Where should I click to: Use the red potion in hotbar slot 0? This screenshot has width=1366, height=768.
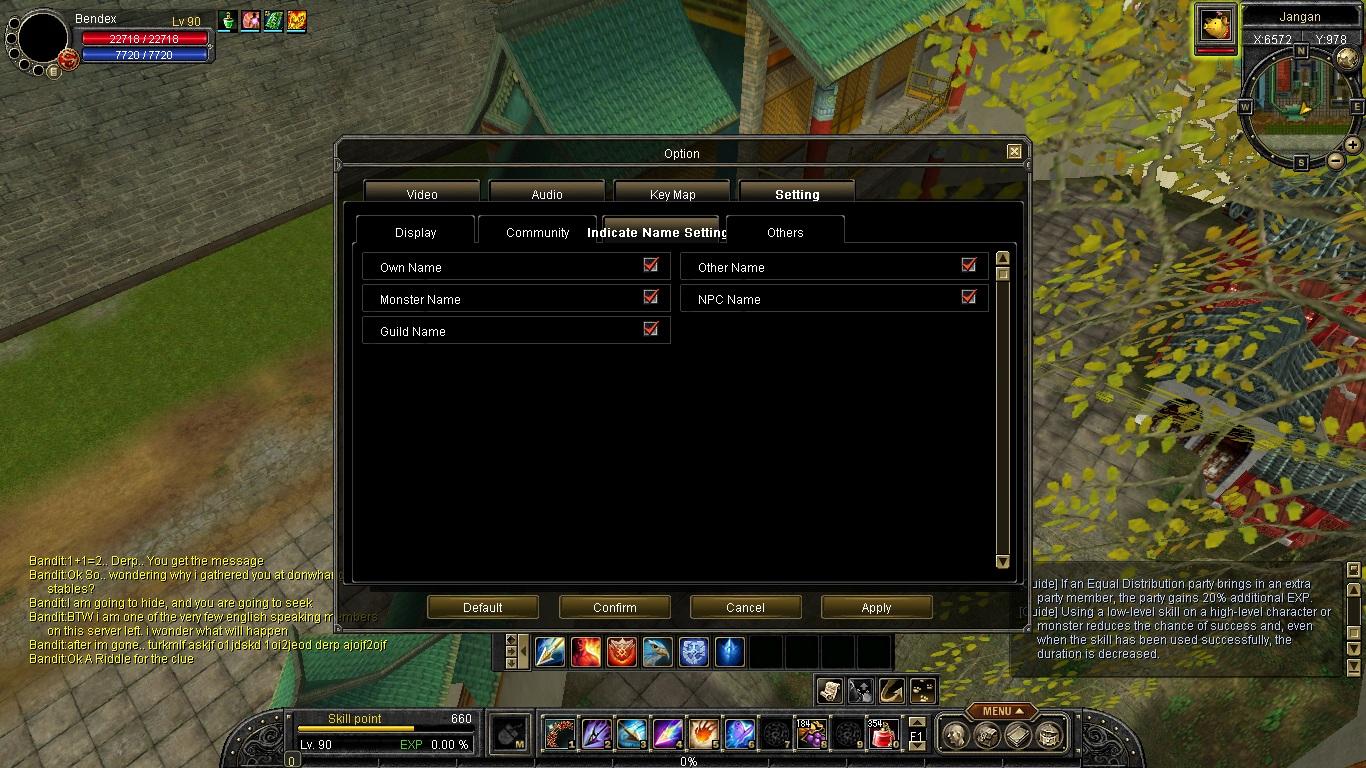point(882,735)
